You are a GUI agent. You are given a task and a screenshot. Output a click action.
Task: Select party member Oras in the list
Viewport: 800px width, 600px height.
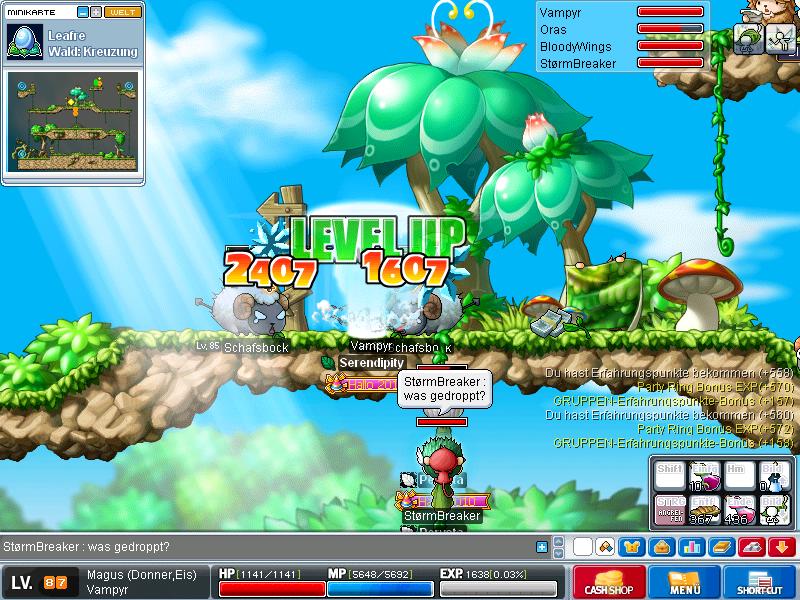tap(553, 29)
